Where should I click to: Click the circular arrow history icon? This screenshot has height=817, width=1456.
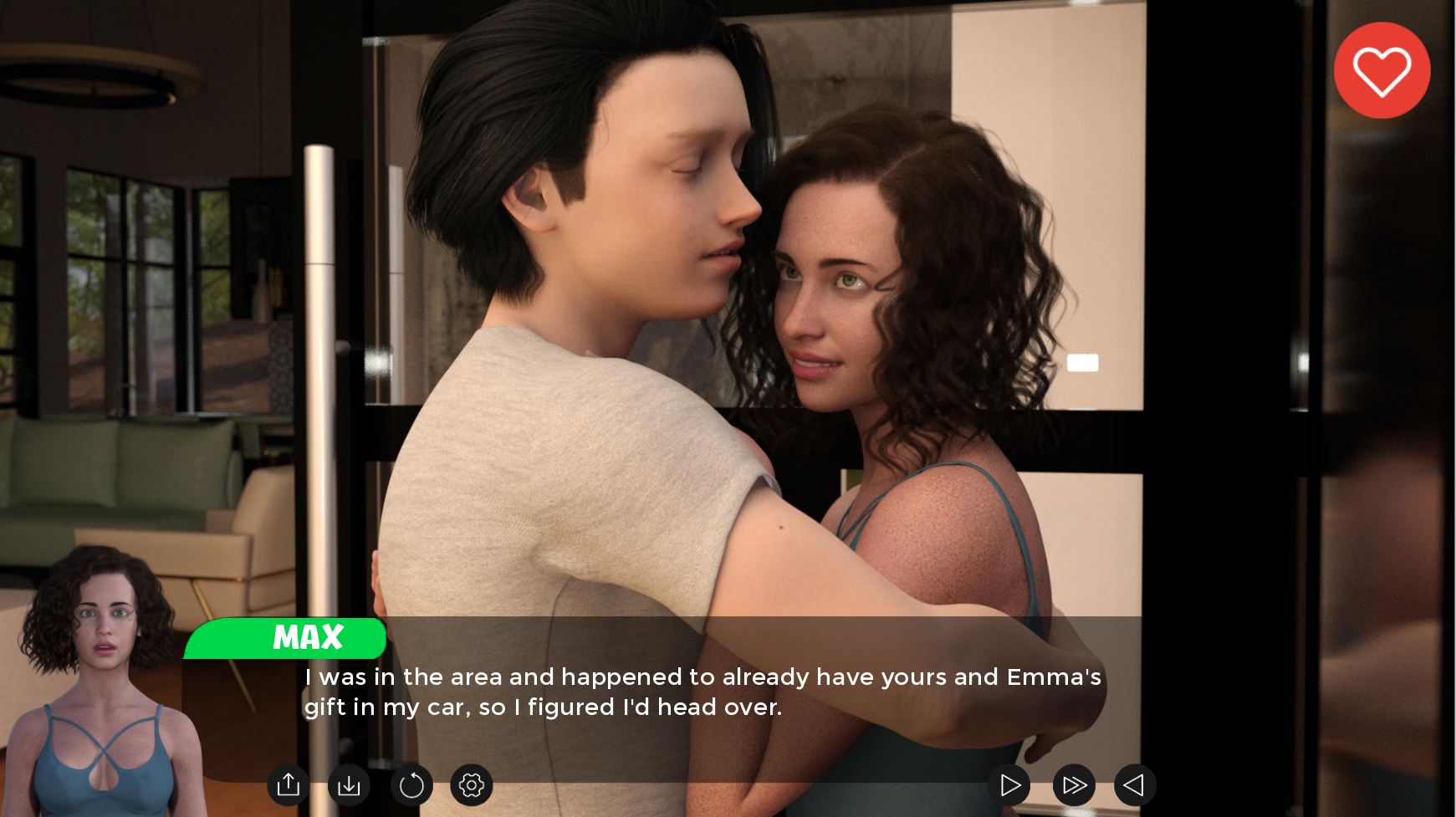(x=411, y=785)
